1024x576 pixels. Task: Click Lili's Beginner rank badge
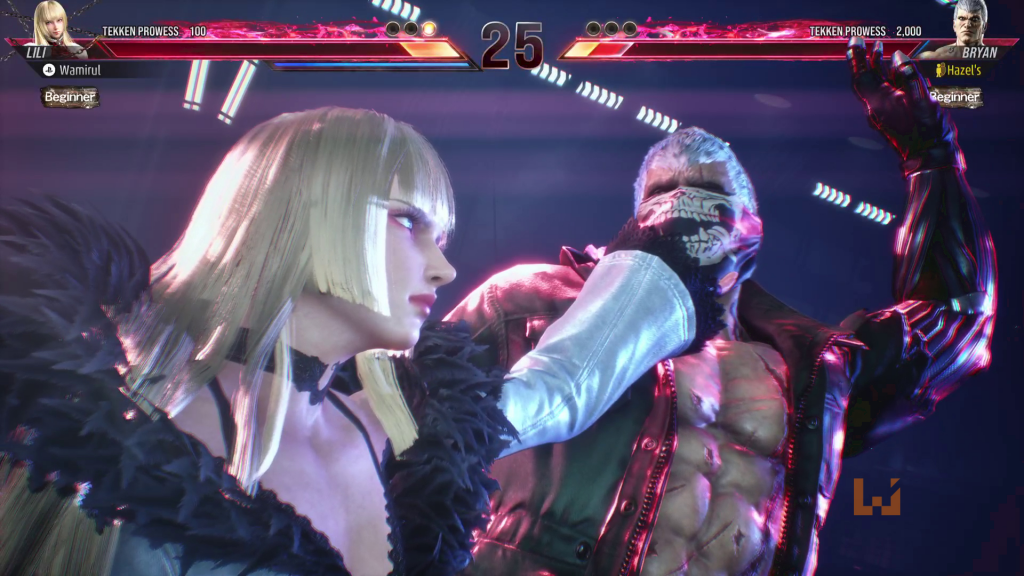pos(70,97)
